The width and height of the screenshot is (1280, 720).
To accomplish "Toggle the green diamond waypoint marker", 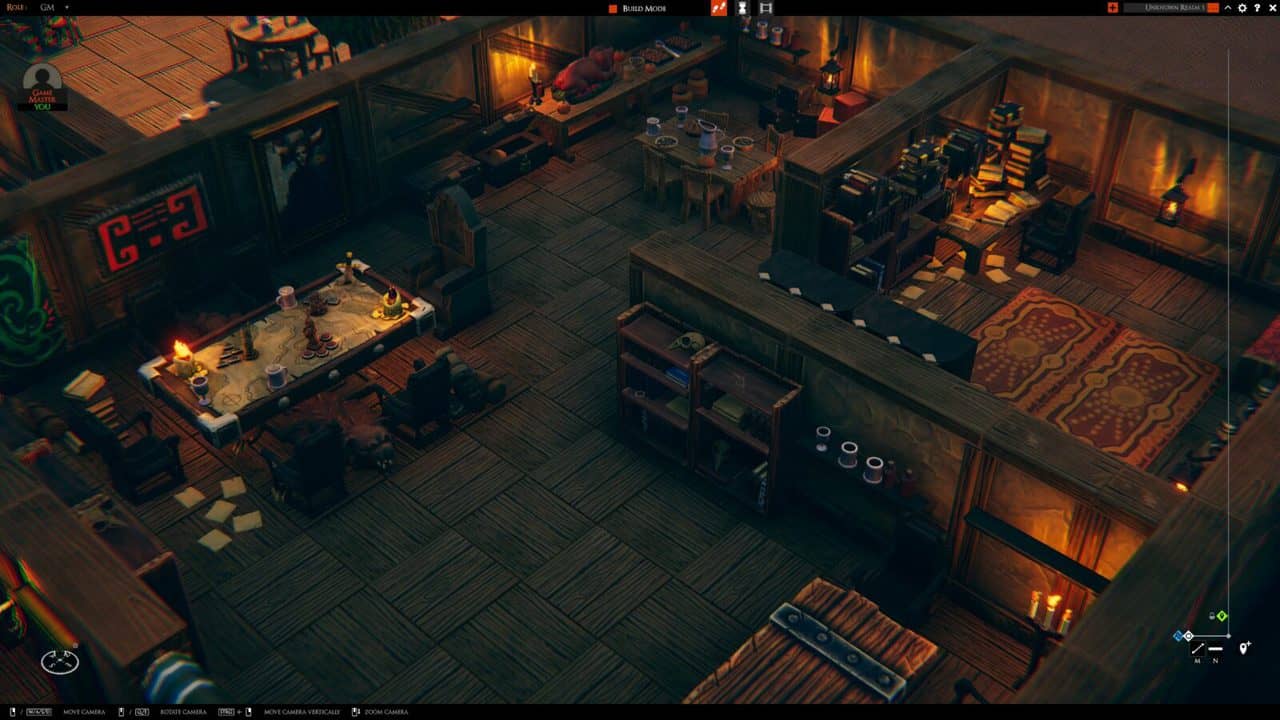I will pyautogui.click(x=1221, y=616).
